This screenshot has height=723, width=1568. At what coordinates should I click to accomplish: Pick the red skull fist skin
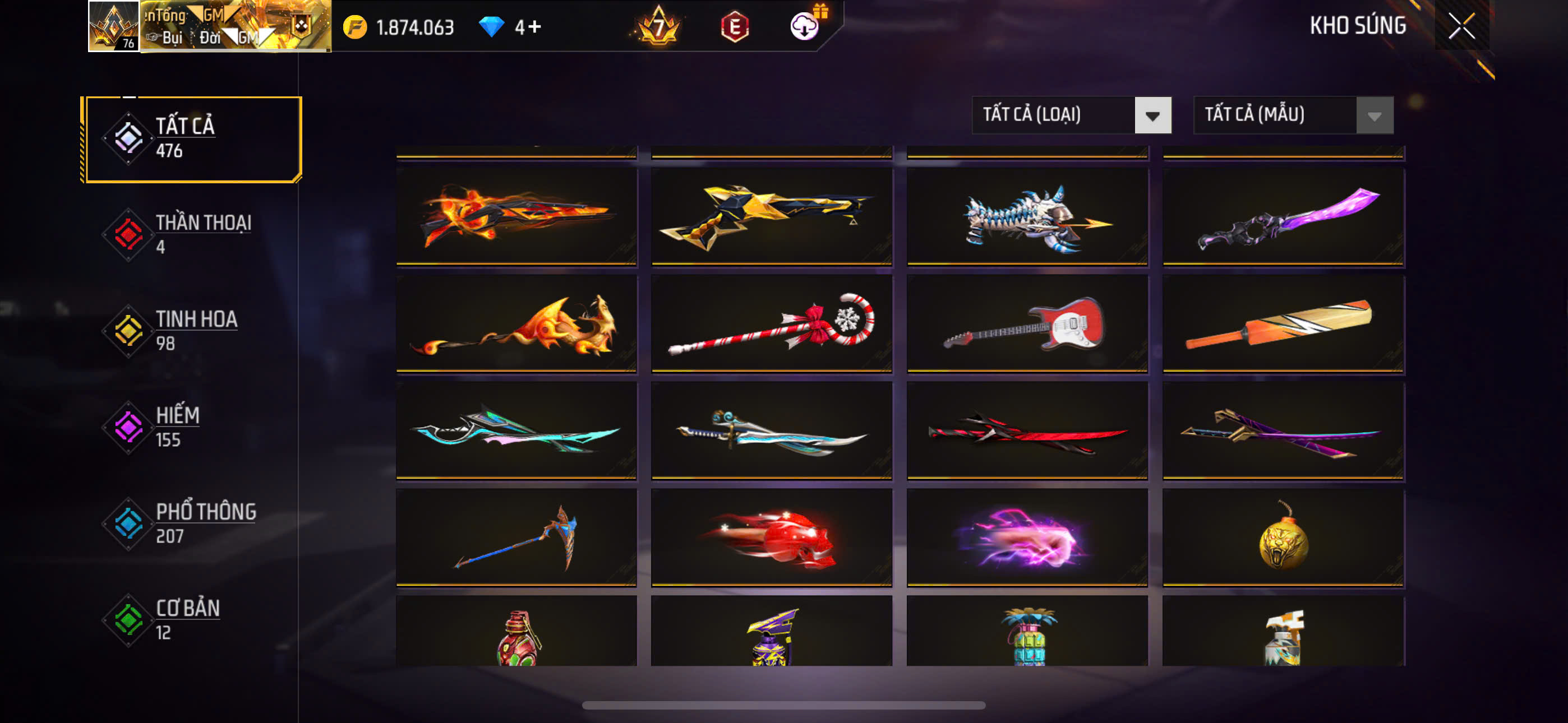coord(771,537)
